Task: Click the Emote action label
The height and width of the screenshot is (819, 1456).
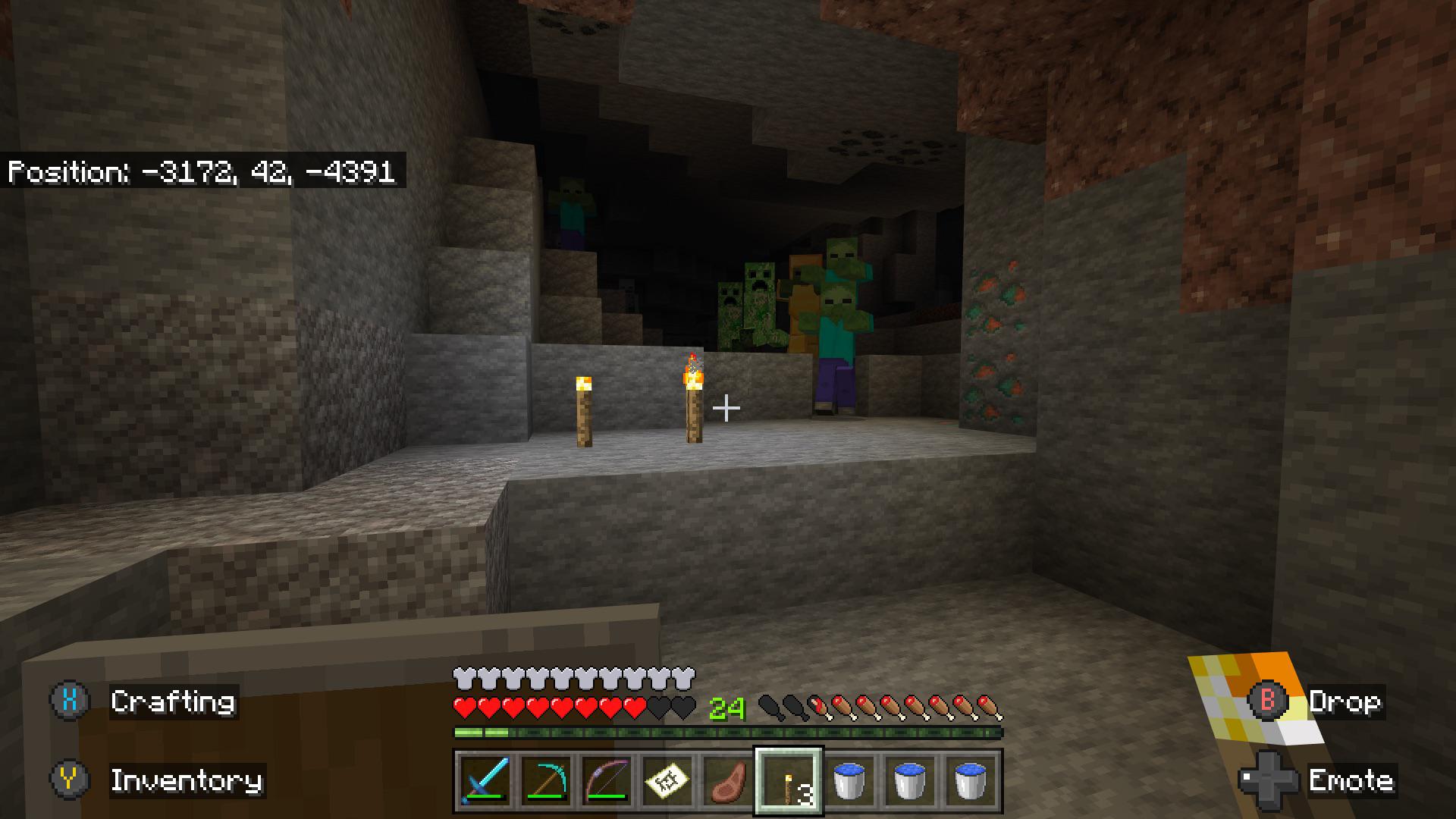Action: pyautogui.click(x=1352, y=780)
